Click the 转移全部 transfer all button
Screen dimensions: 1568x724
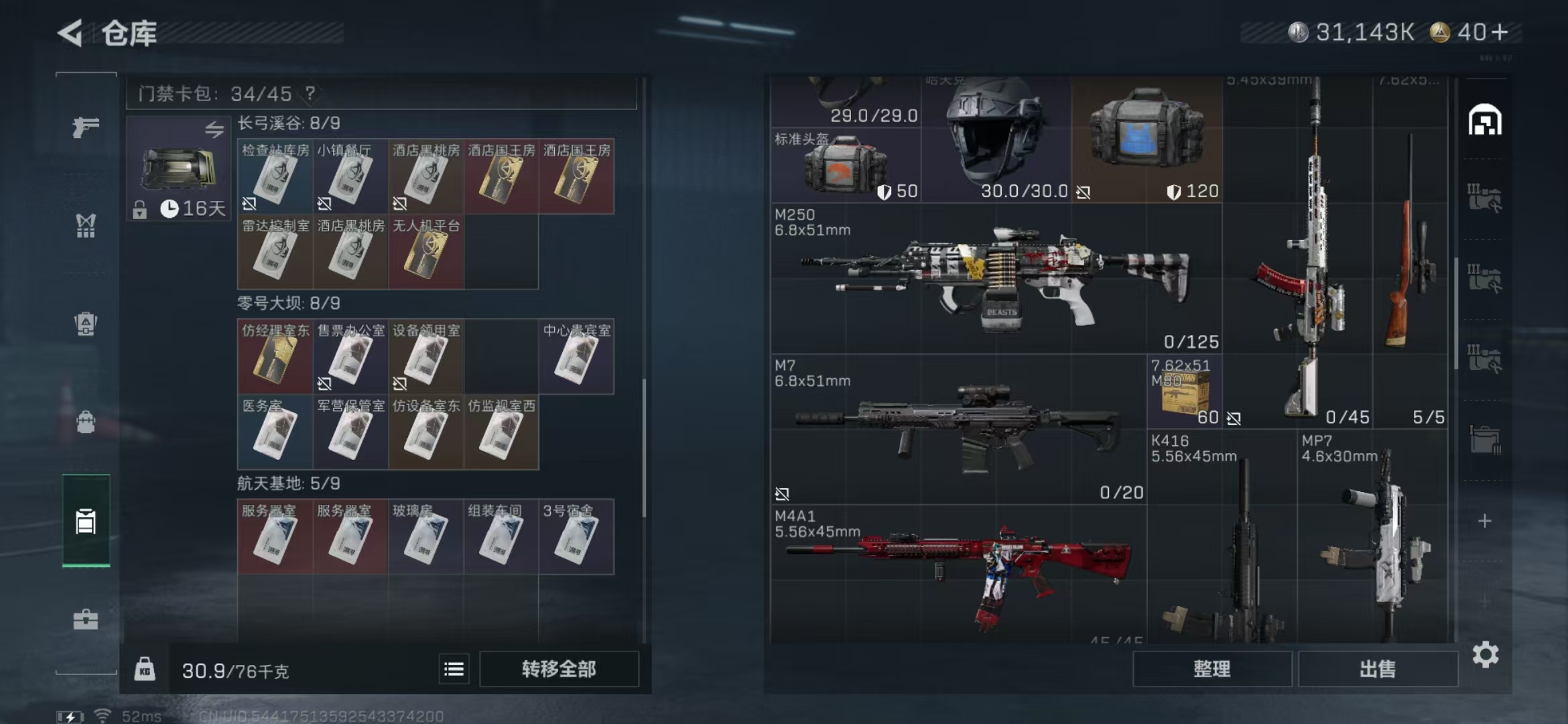(559, 669)
